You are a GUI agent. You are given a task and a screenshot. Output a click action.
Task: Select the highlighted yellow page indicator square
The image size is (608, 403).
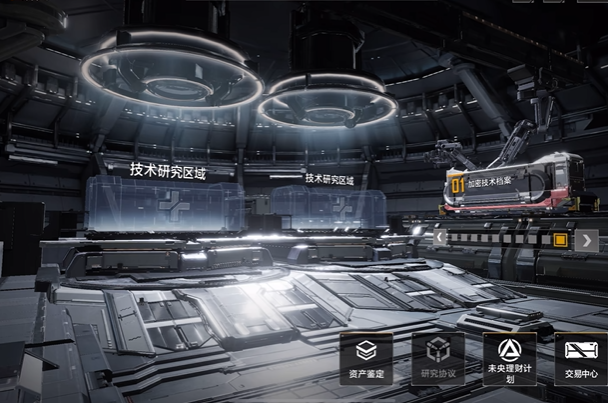(560, 240)
